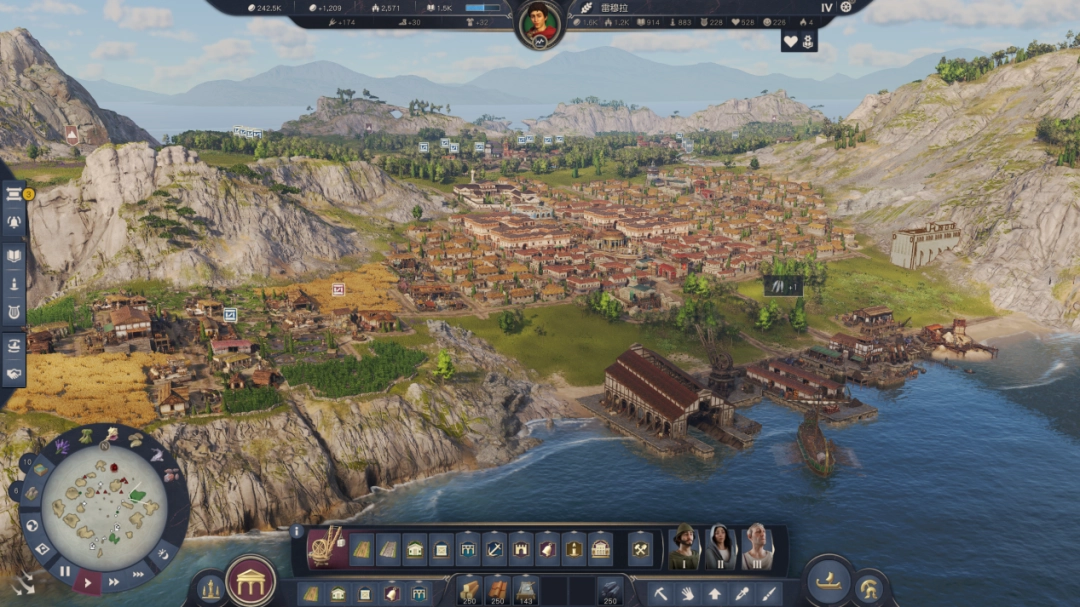Viewport: 1080px width, 607px height.
Task: Open the governor portrait at top center
Action: tap(540, 23)
